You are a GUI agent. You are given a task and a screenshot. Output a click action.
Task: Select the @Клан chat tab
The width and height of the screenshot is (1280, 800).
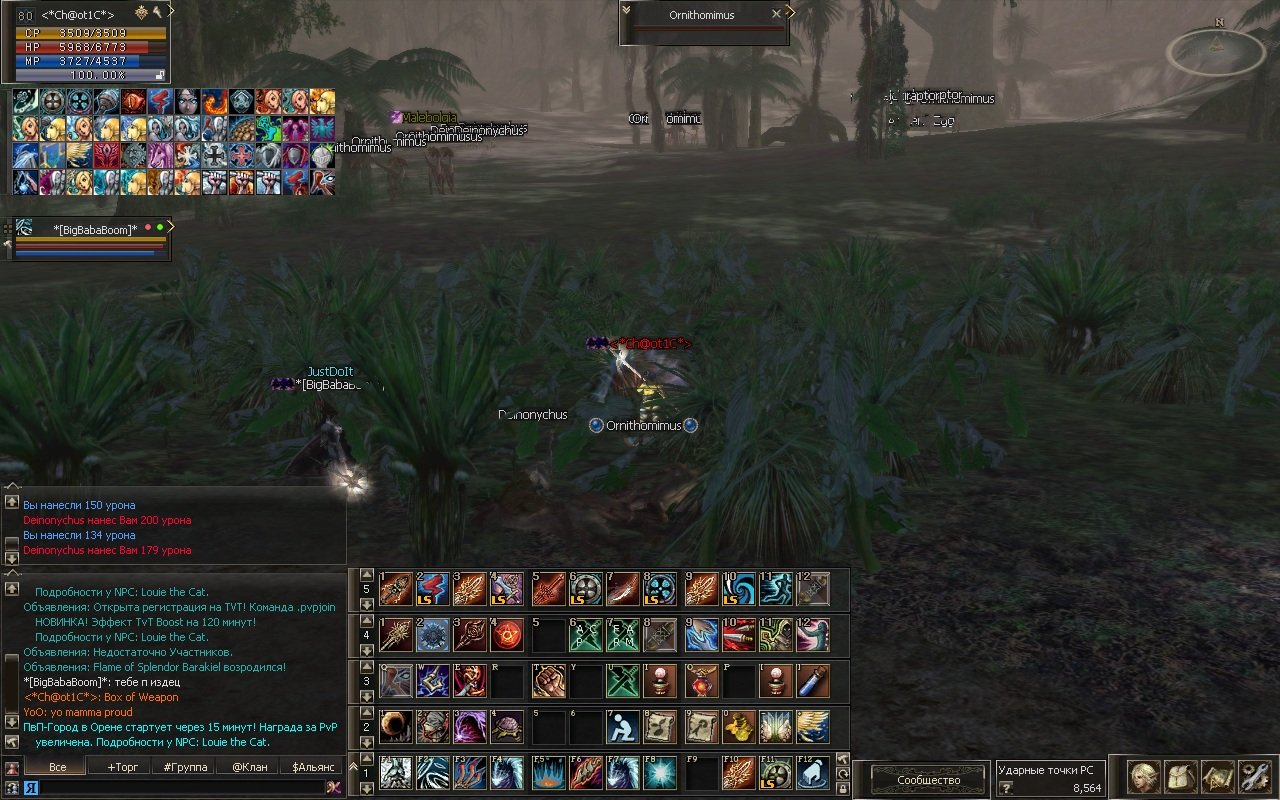click(249, 767)
